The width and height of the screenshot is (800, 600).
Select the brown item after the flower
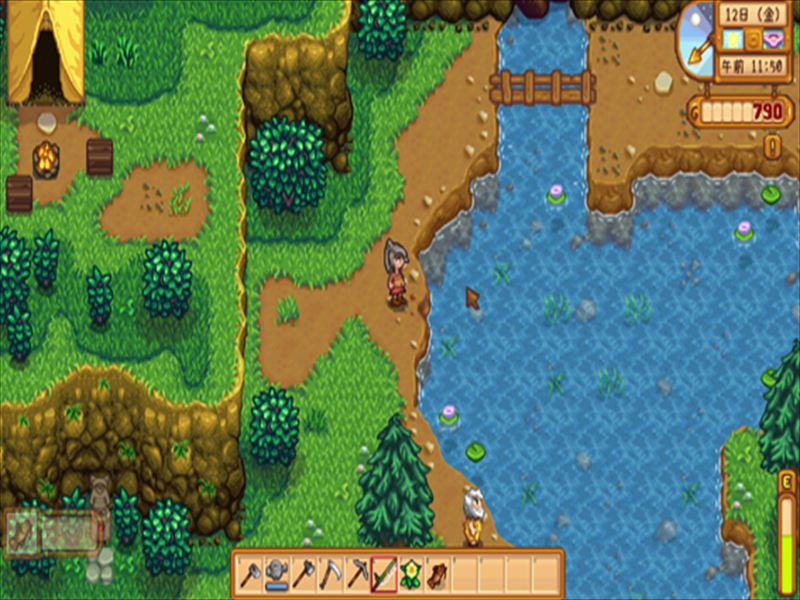(x=438, y=574)
